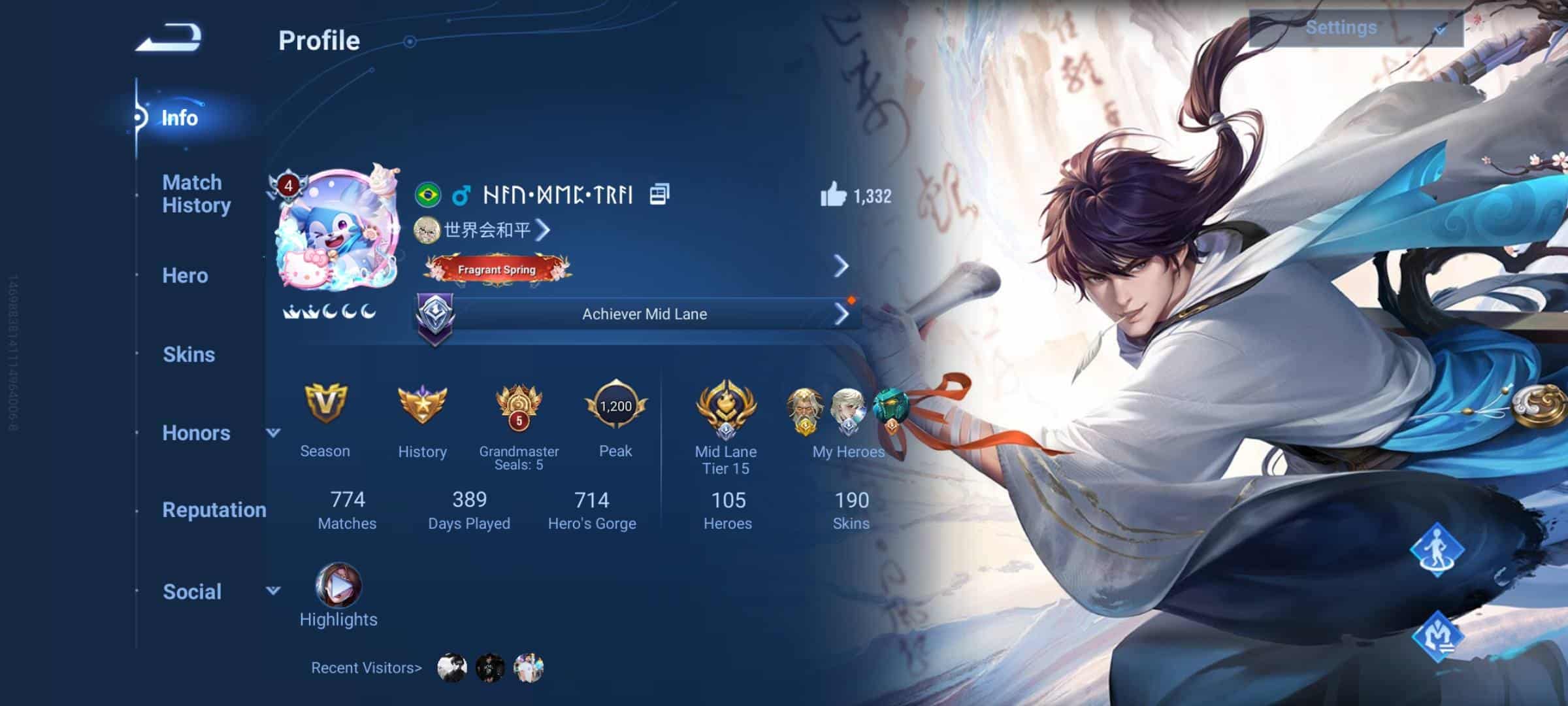Go back using the return arrow
The image size is (1568, 706).
pyautogui.click(x=169, y=38)
